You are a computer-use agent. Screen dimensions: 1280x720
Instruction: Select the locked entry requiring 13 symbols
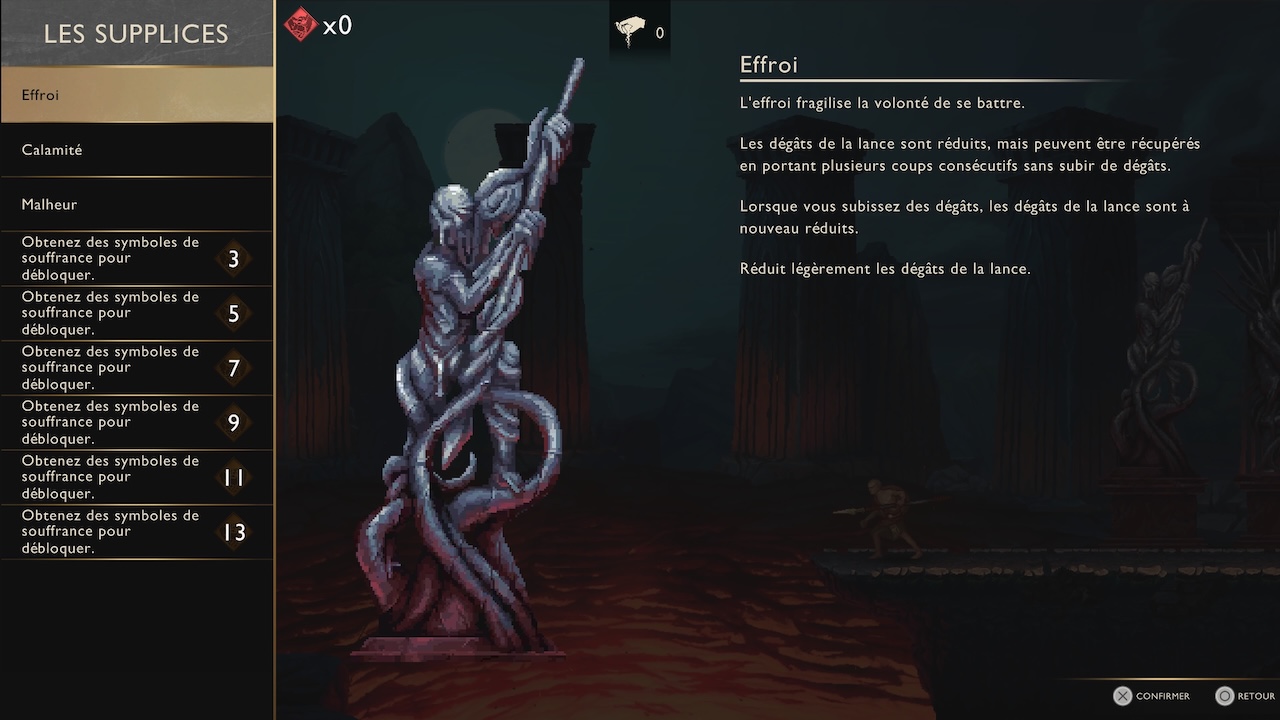pyautogui.click(x=136, y=532)
